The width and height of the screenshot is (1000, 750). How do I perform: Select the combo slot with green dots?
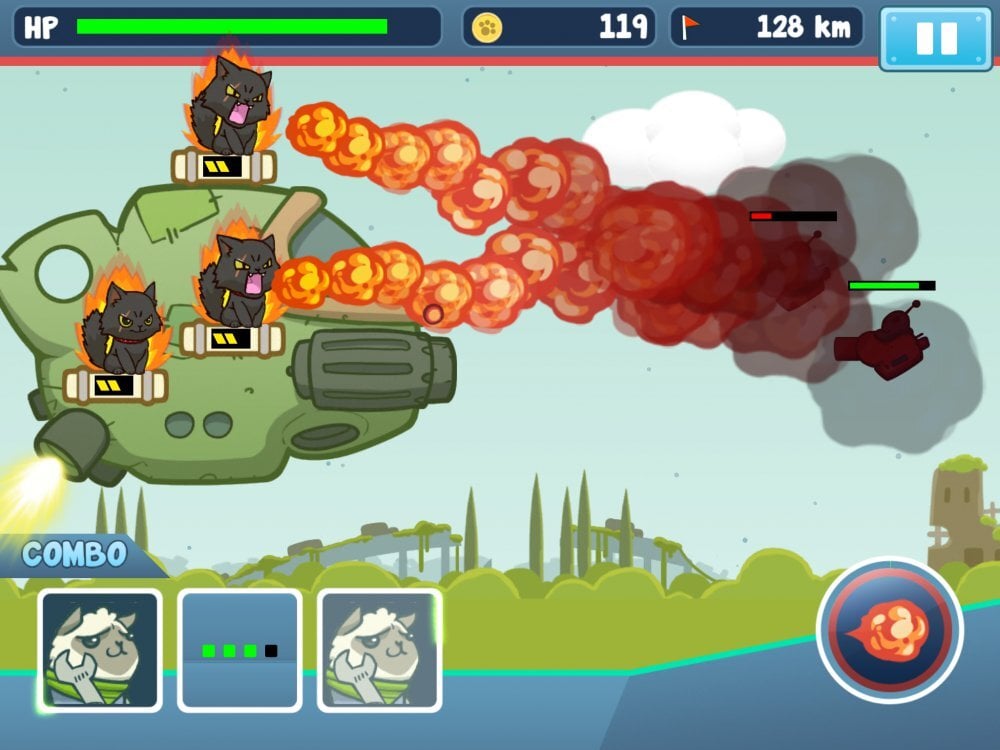[x=240, y=650]
